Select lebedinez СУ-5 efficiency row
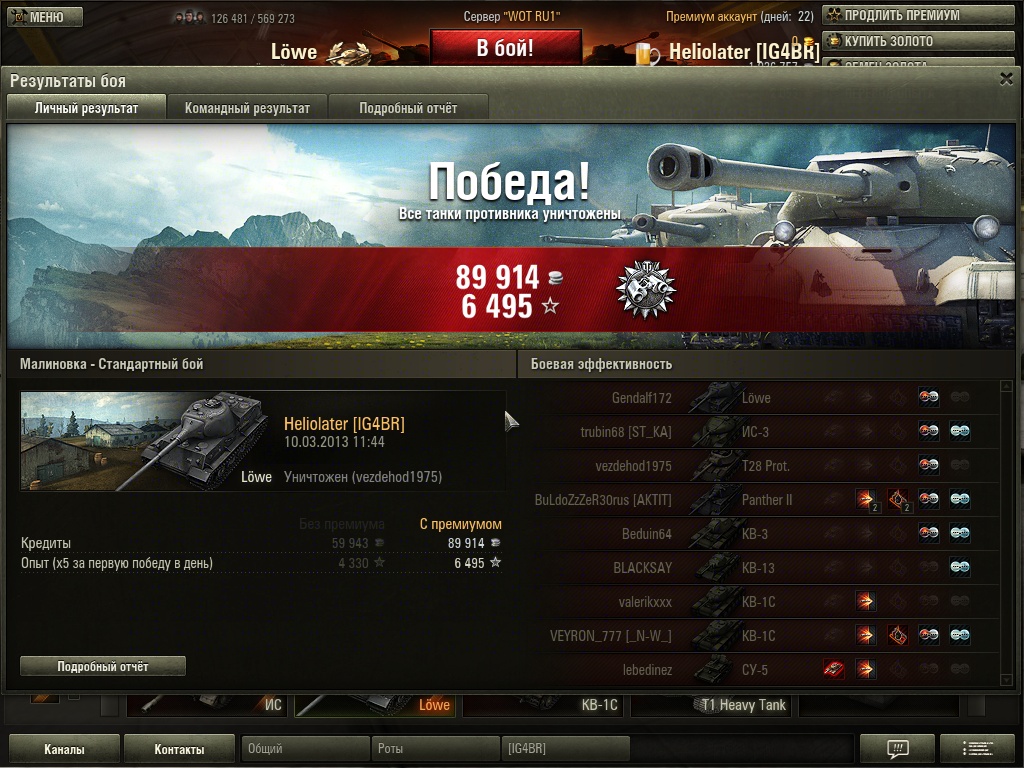The height and width of the screenshot is (768, 1024). coord(760,670)
